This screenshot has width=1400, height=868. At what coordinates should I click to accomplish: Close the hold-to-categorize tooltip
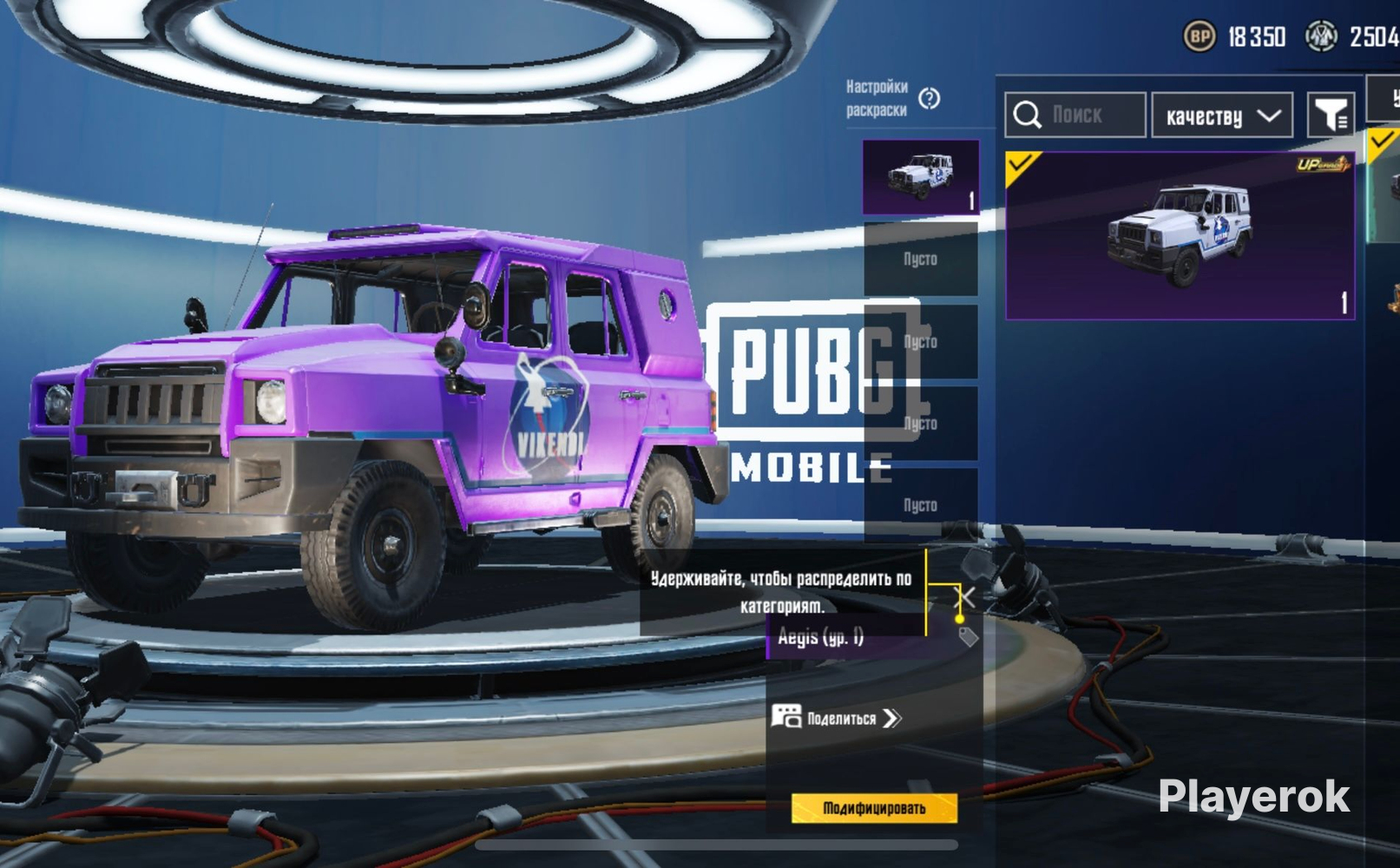click(965, 596)
